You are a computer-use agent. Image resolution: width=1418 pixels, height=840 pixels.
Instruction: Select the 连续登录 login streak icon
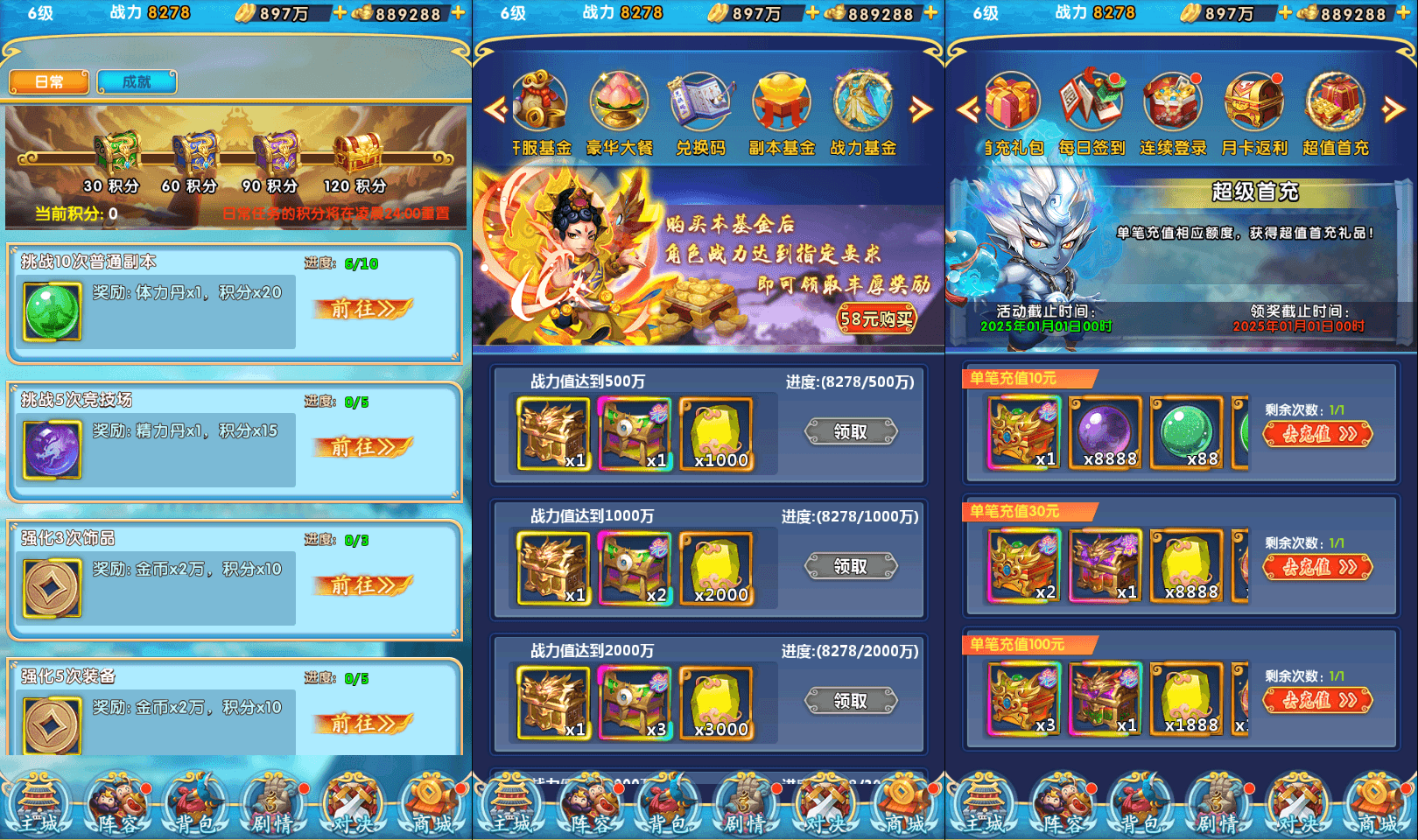click(x=1172, y=103)
